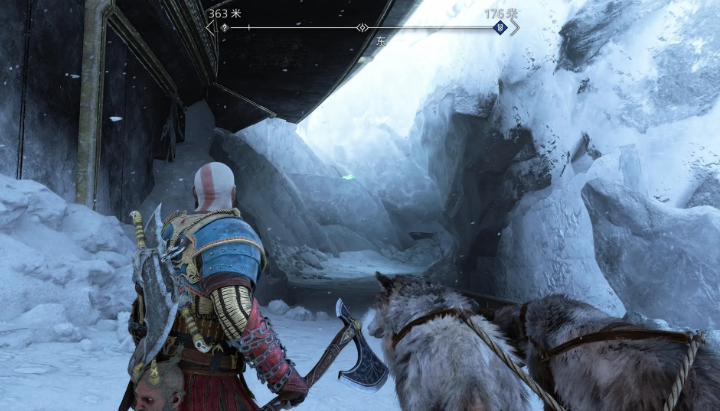Click the center diamond on the compass bar

(x=362, y=27)
